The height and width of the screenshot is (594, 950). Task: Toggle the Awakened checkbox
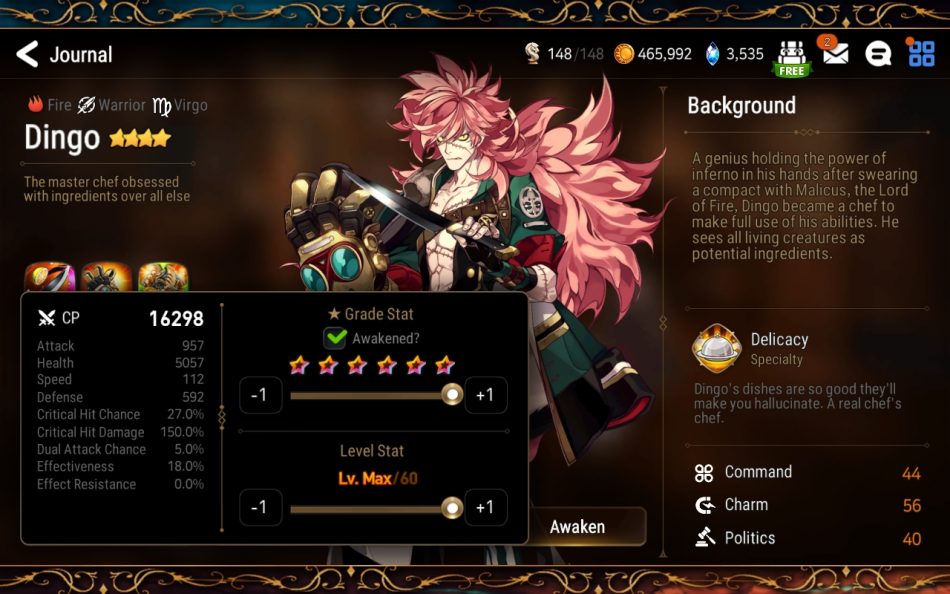coord(335,338)
